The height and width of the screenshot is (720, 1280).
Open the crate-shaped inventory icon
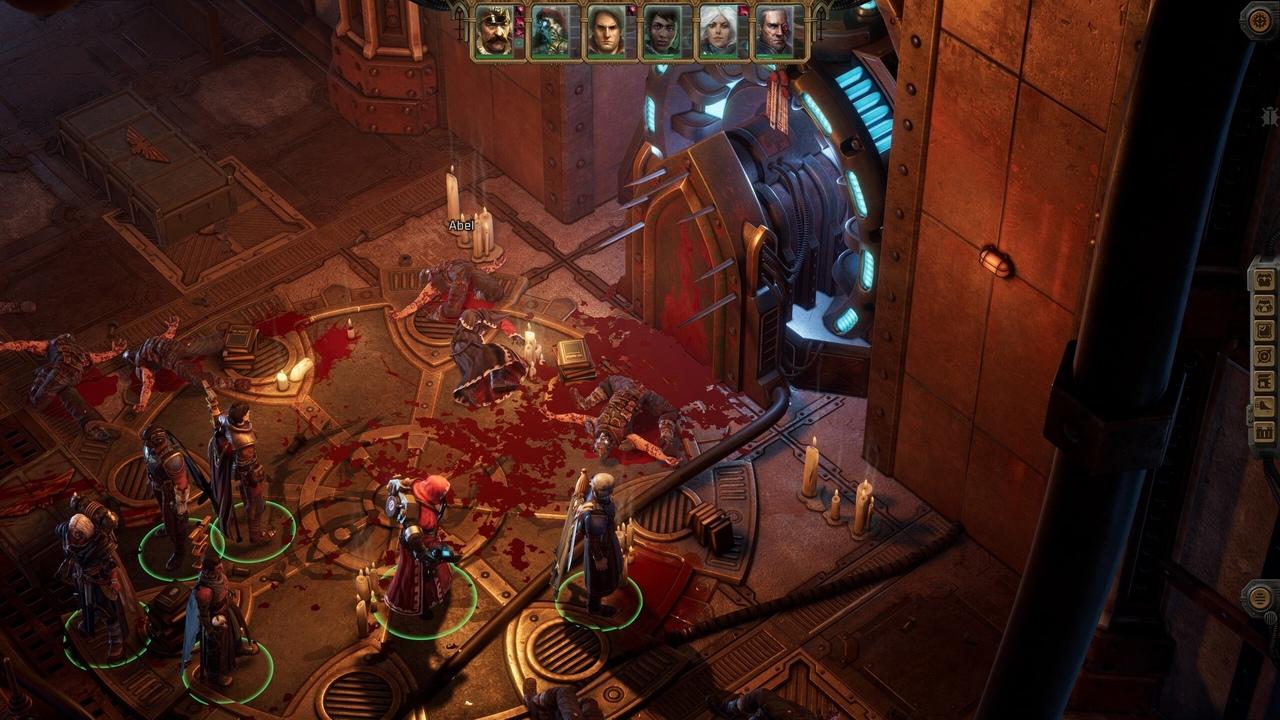pos(1264,432)
